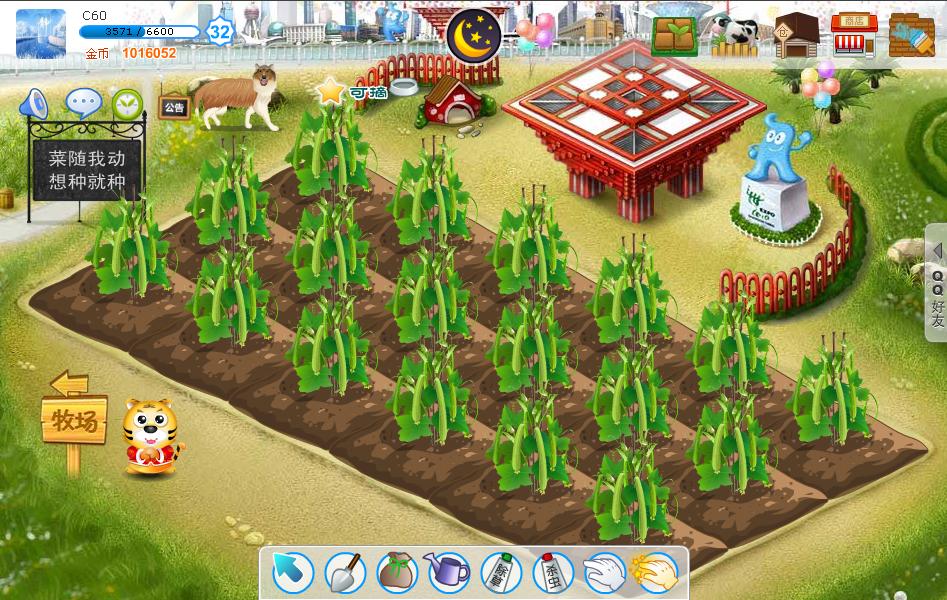The image size is (947, 600).
Task: Toggle the night mode moon icon
Action: pos(474,34)
